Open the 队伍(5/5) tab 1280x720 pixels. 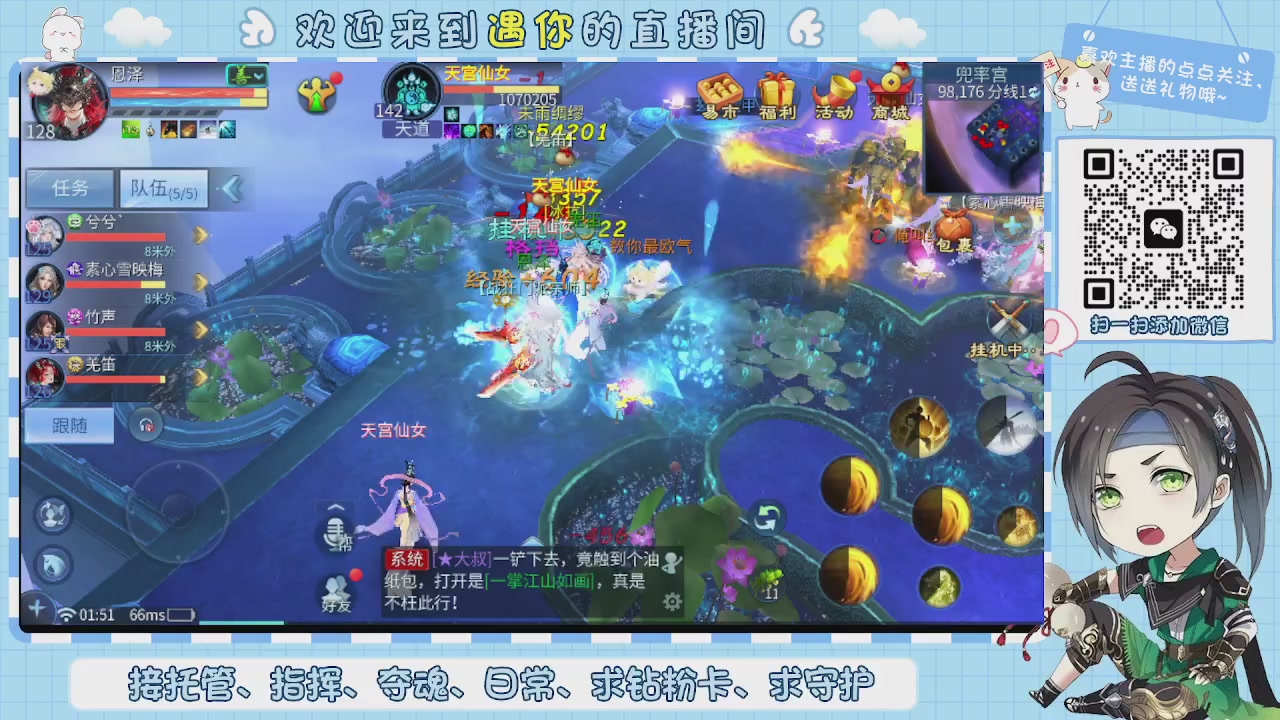(163, 188)
